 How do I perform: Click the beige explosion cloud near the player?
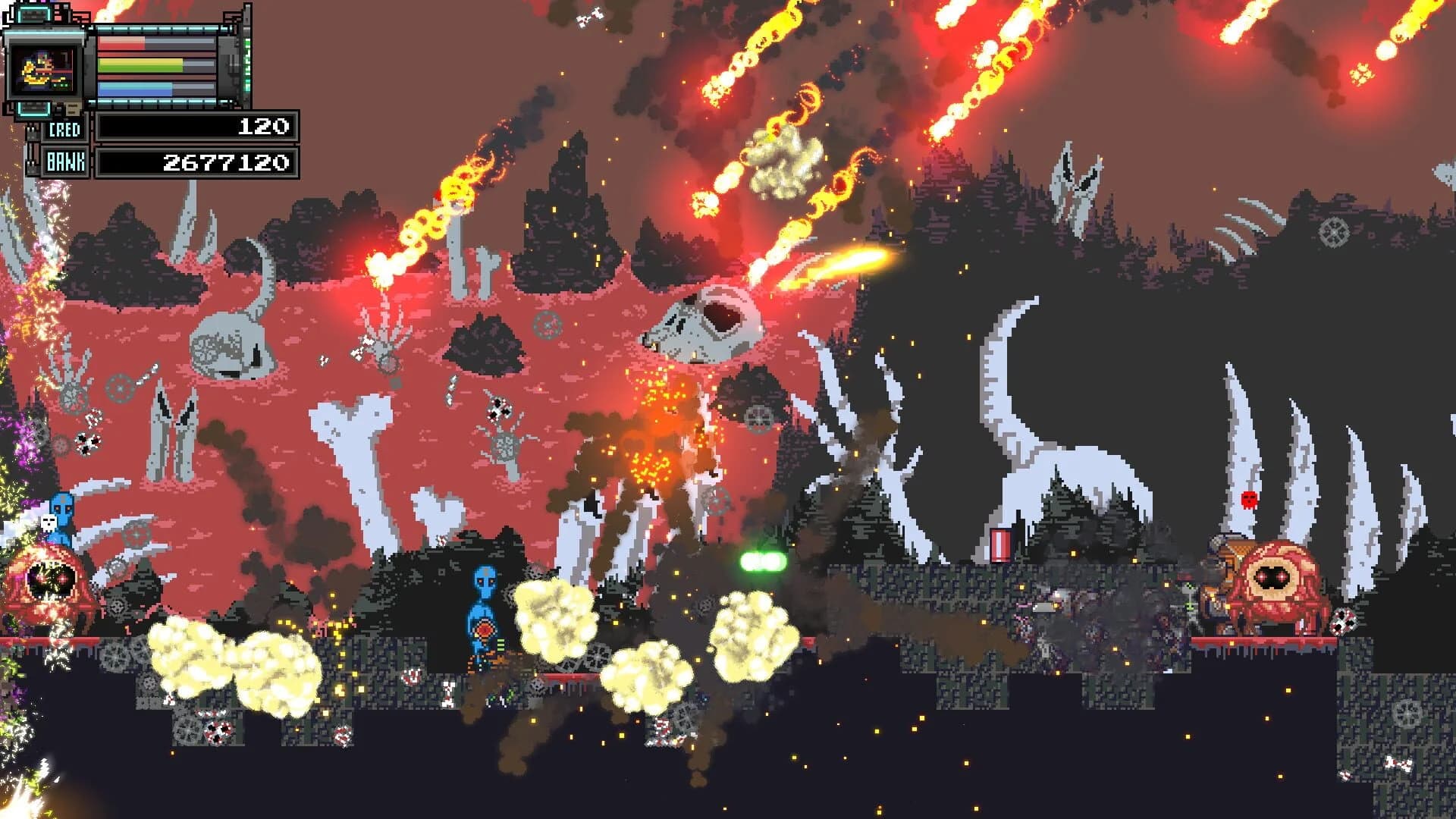point(554,614)
